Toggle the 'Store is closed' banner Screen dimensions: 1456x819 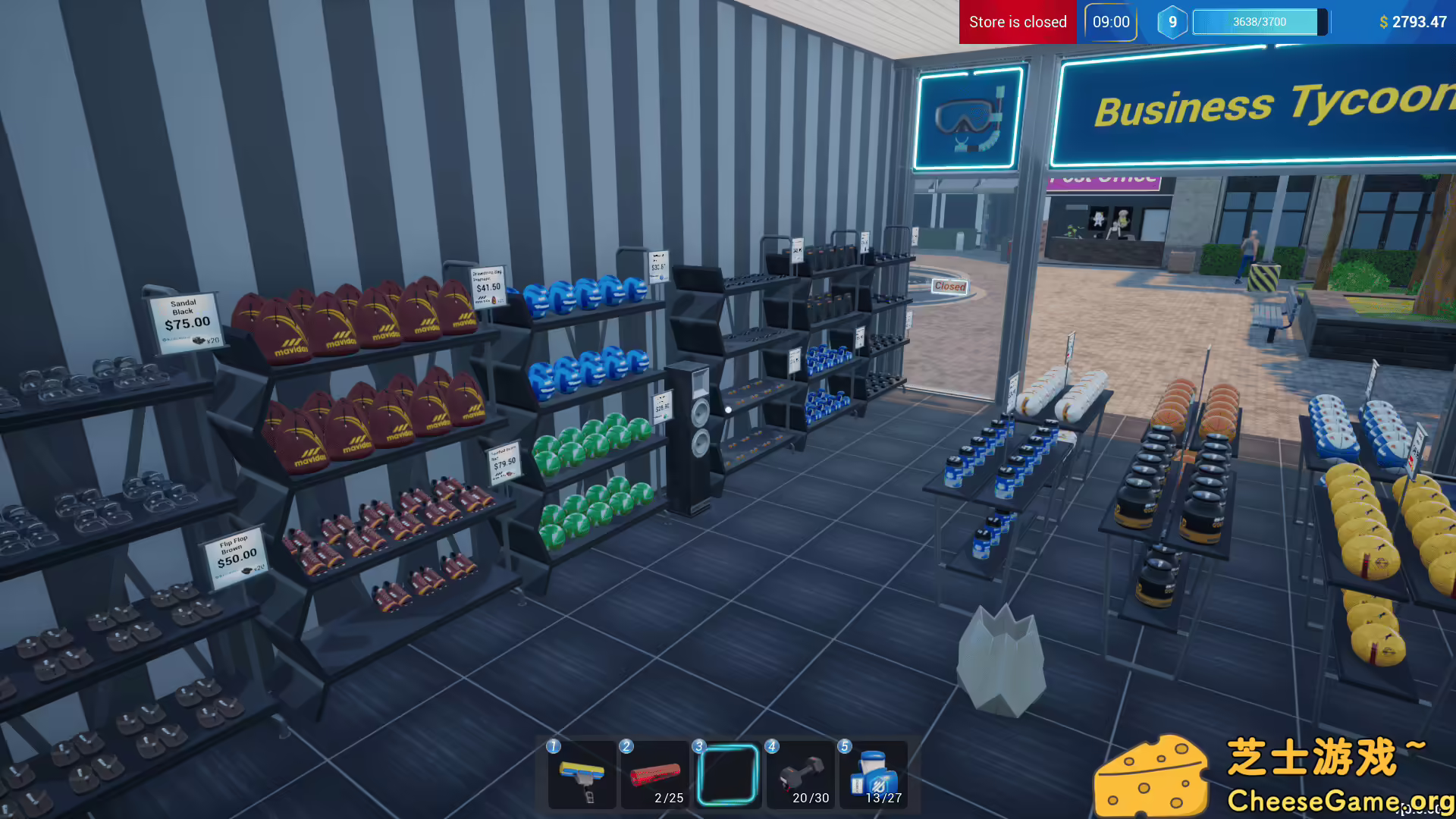pos(1017,22)
